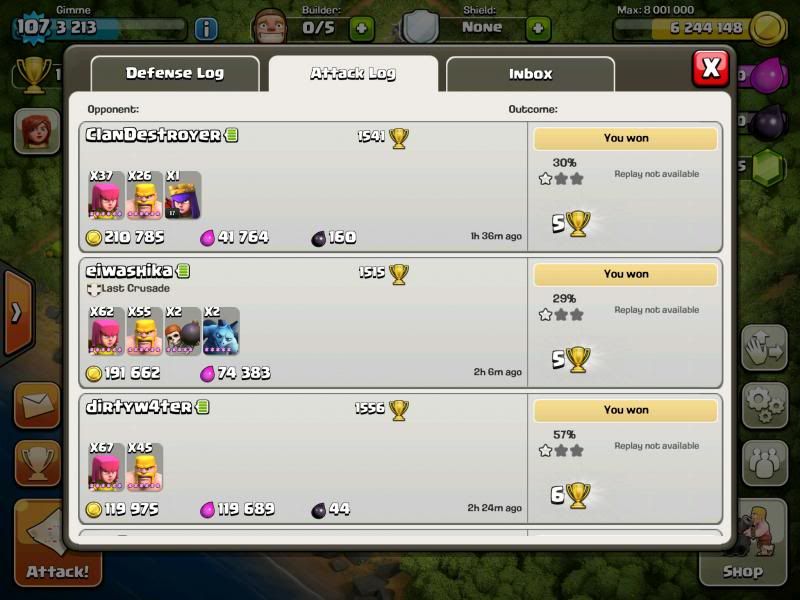This screenshot has height=600, width=800.
Task: Expand the orange side arrow panel
Action: point(16,312)
